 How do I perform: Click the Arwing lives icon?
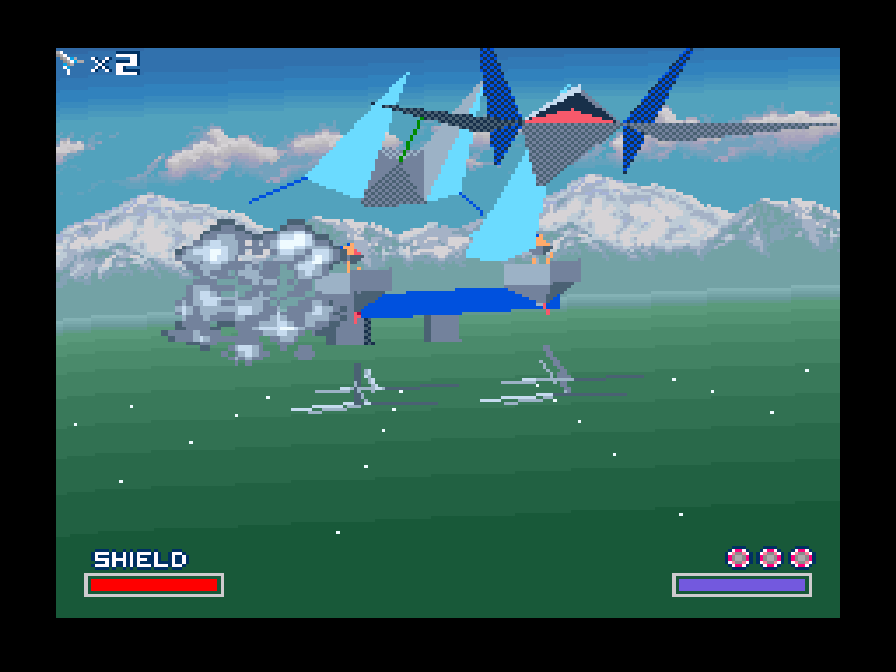click(70, 63)
